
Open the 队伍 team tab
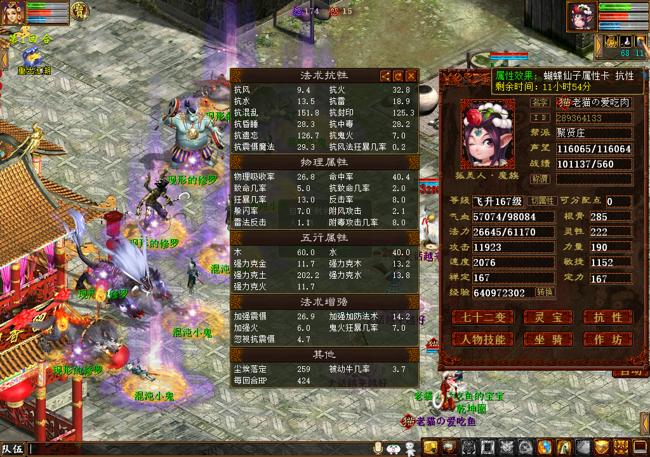[12, 449]
